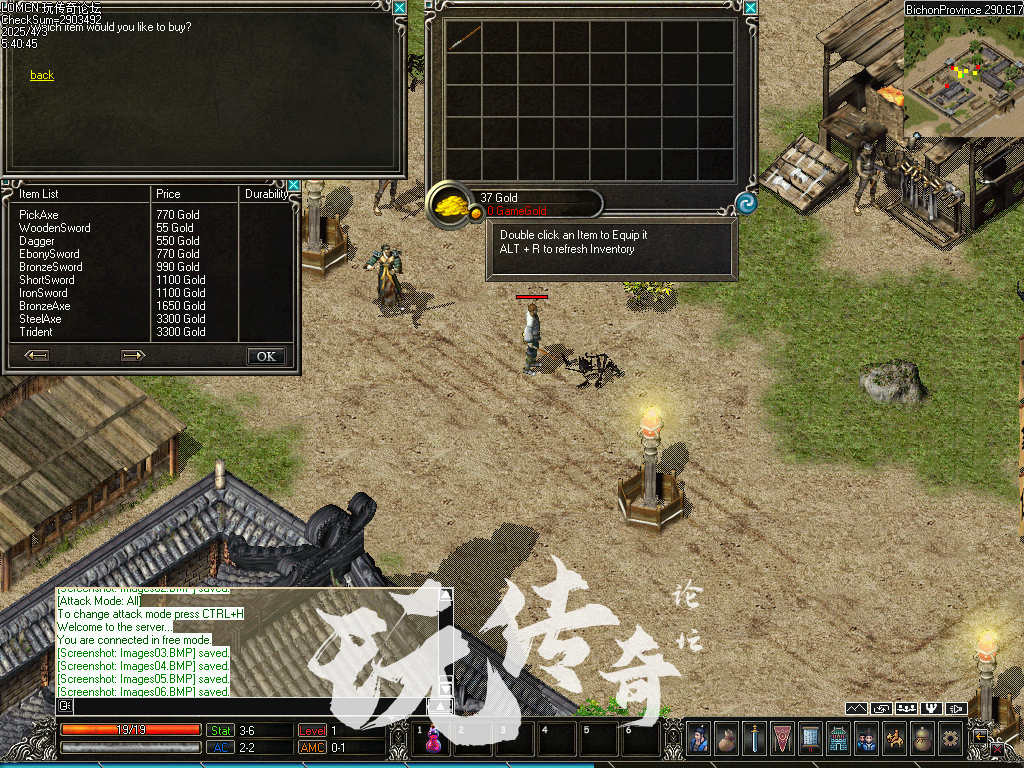The image size is (1024, 768).
Task: Open the bag pouch icon in toolbar
Action: coord(726,739)
